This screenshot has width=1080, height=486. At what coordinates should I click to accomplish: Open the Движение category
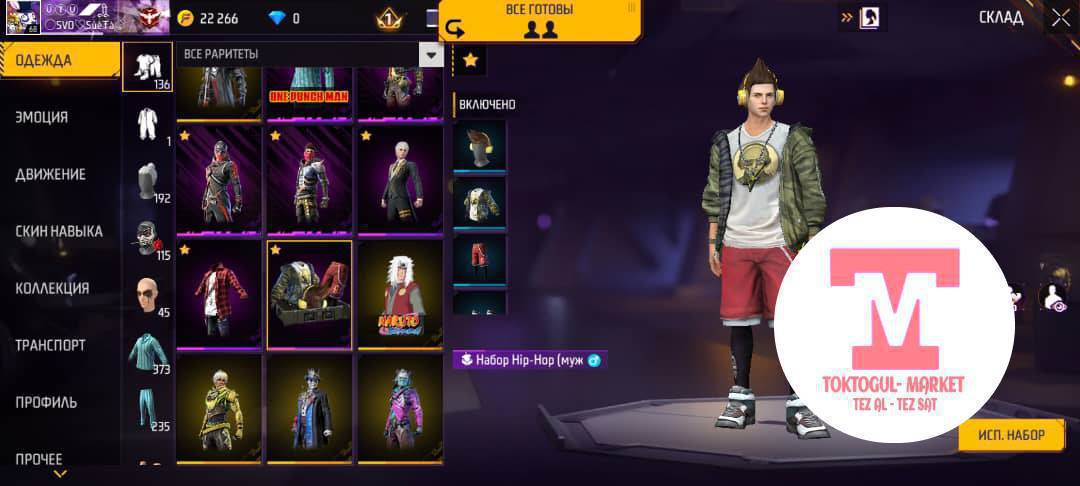50,174
